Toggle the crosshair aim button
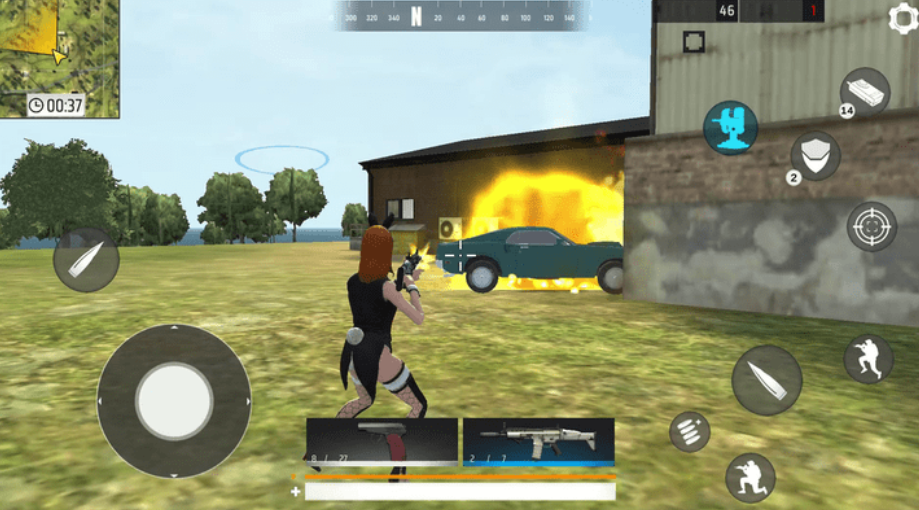The height and width of the screenshot is (510, 919). (871, 225)
